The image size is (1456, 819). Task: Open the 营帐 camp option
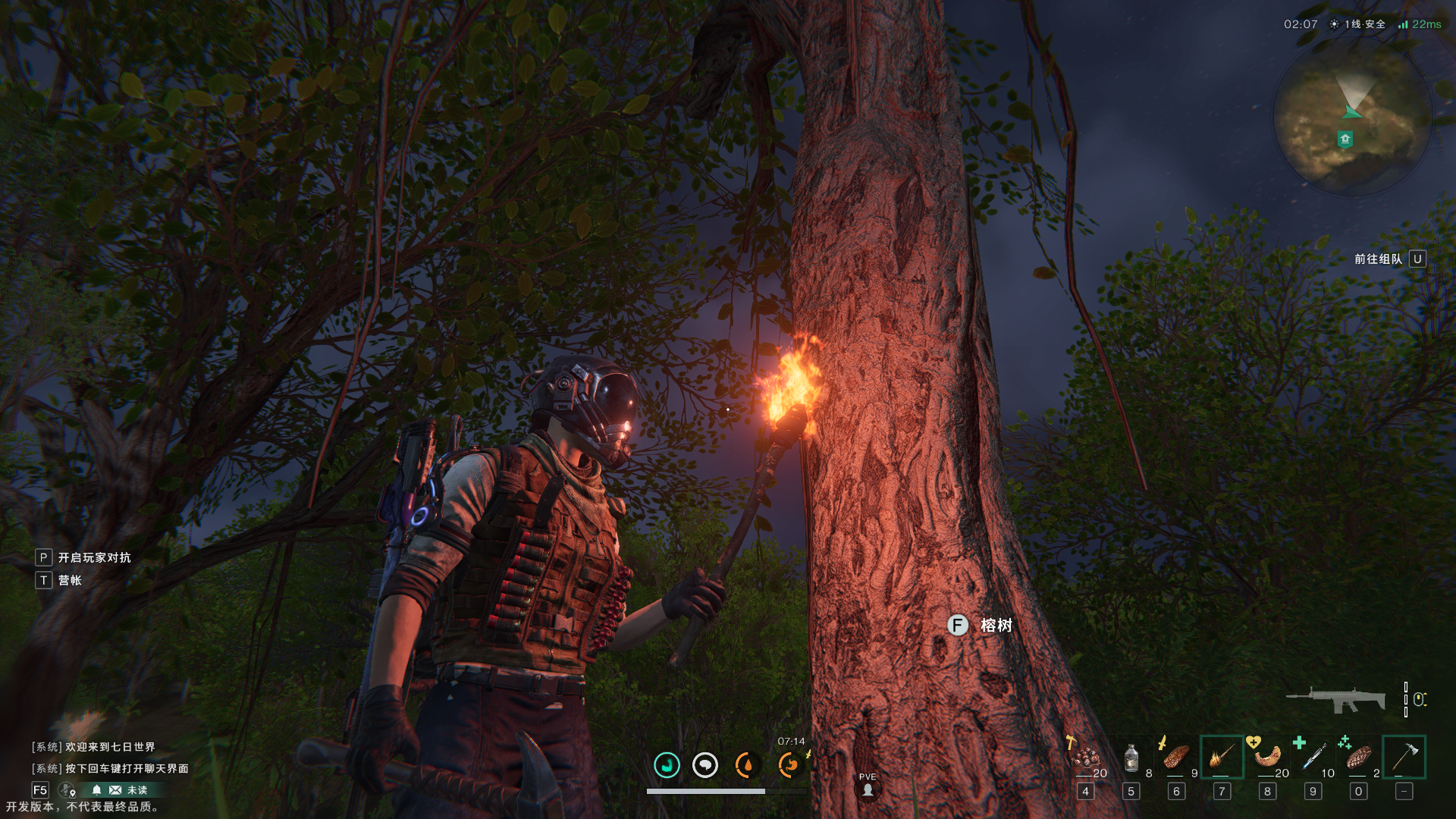69,581
